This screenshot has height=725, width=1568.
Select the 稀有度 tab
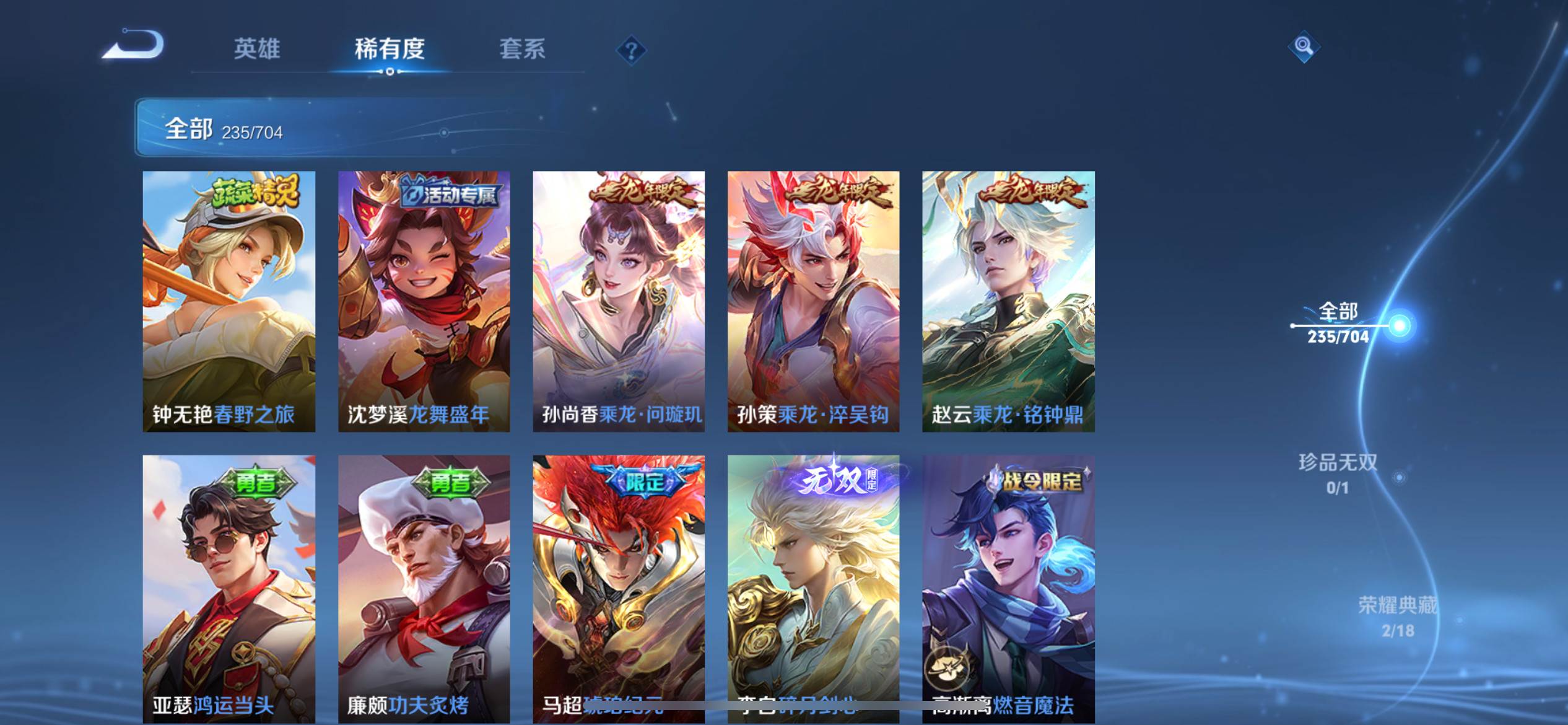pos(390,49)
